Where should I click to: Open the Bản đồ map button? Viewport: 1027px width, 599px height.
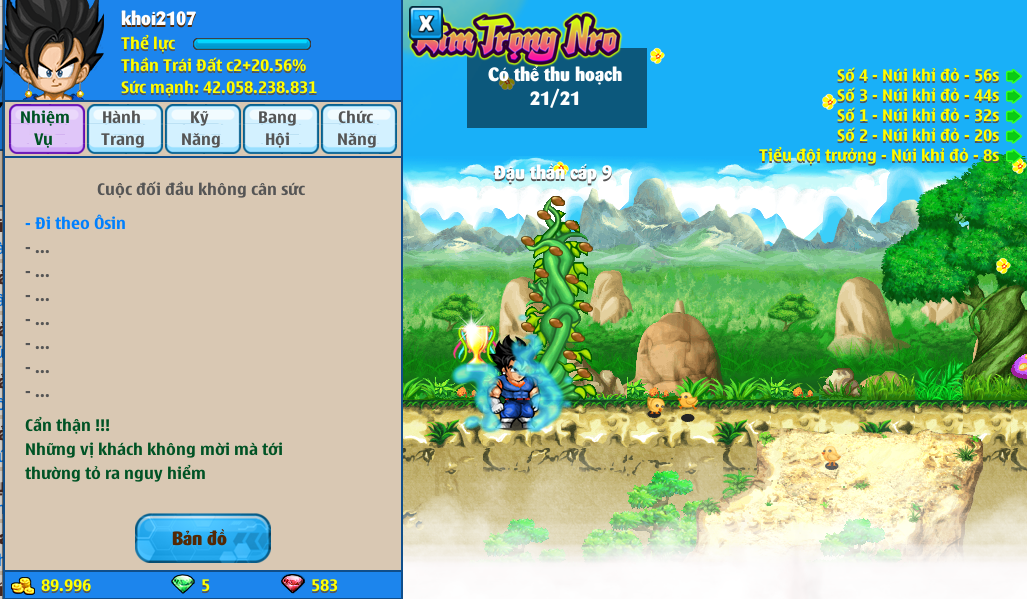click(202, 538)
